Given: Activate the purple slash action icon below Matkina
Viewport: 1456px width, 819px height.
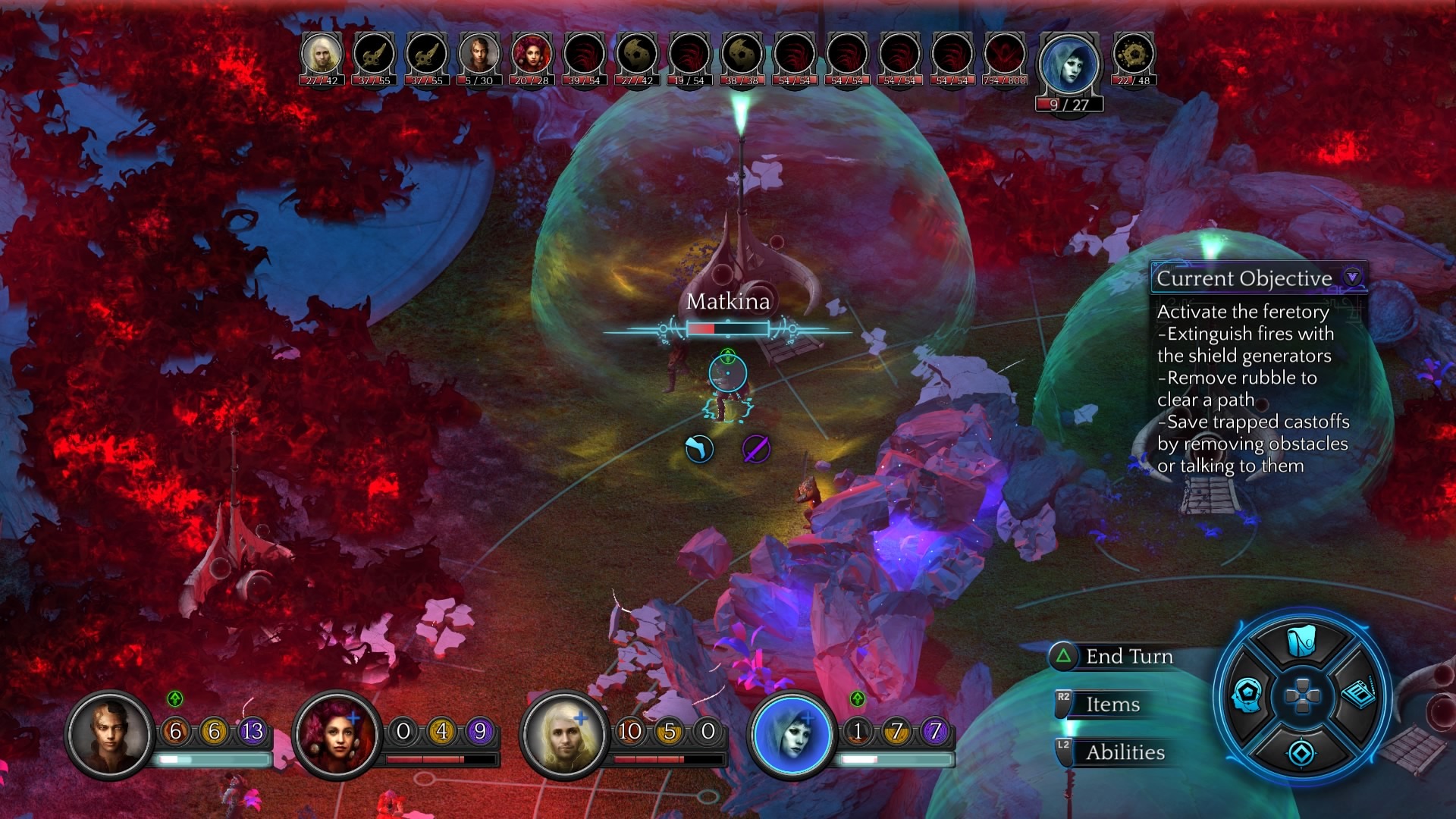Looking at the screenshot, I should (756, 449).
